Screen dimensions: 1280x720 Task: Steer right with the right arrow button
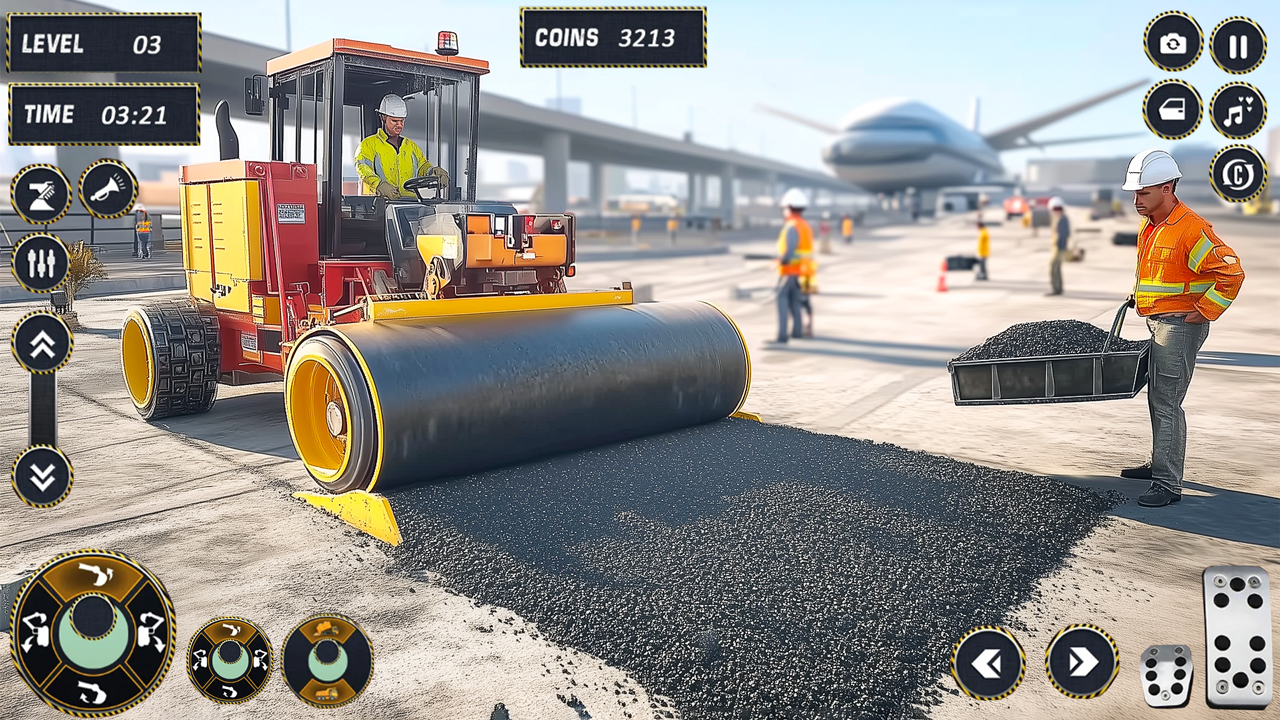click(1082, 662)
